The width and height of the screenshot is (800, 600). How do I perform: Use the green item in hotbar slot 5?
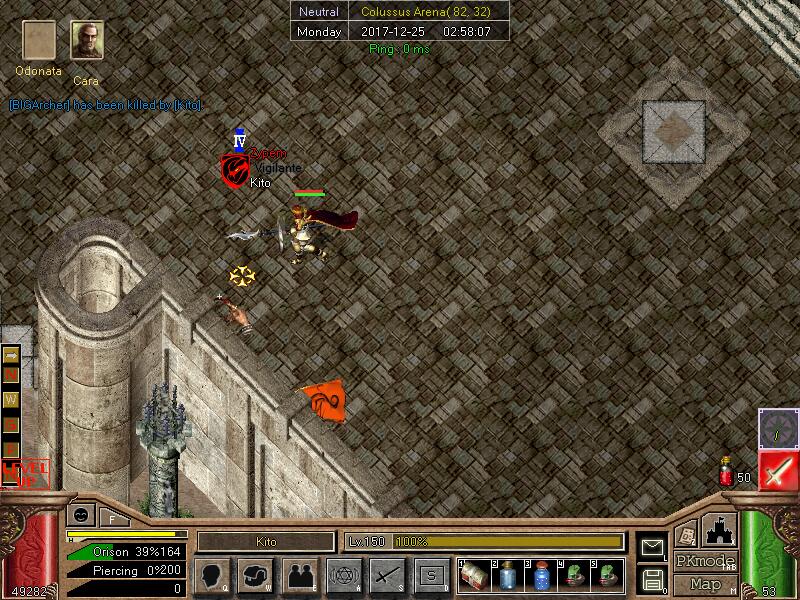(x=605, y=574)
